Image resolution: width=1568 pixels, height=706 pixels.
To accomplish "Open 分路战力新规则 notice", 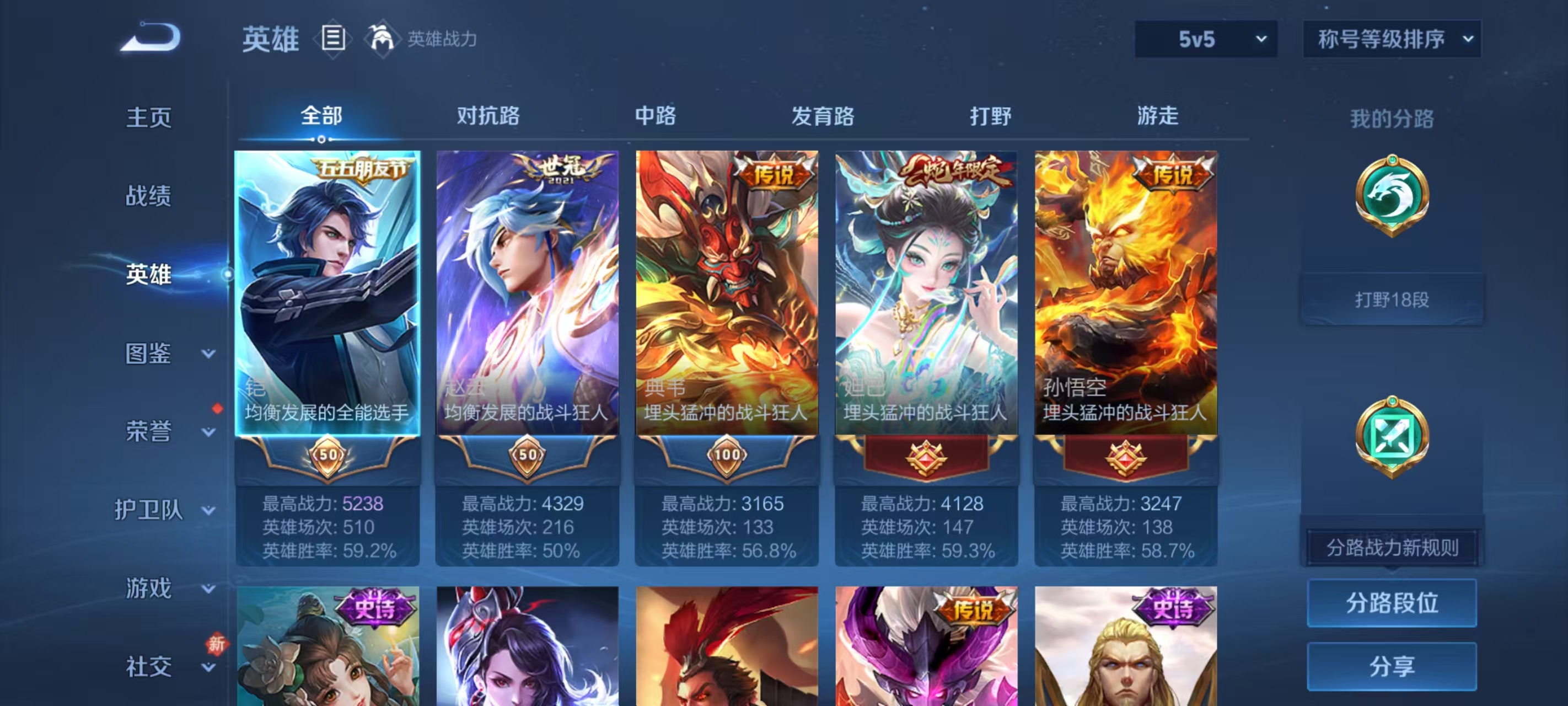I will (1391, 547).
